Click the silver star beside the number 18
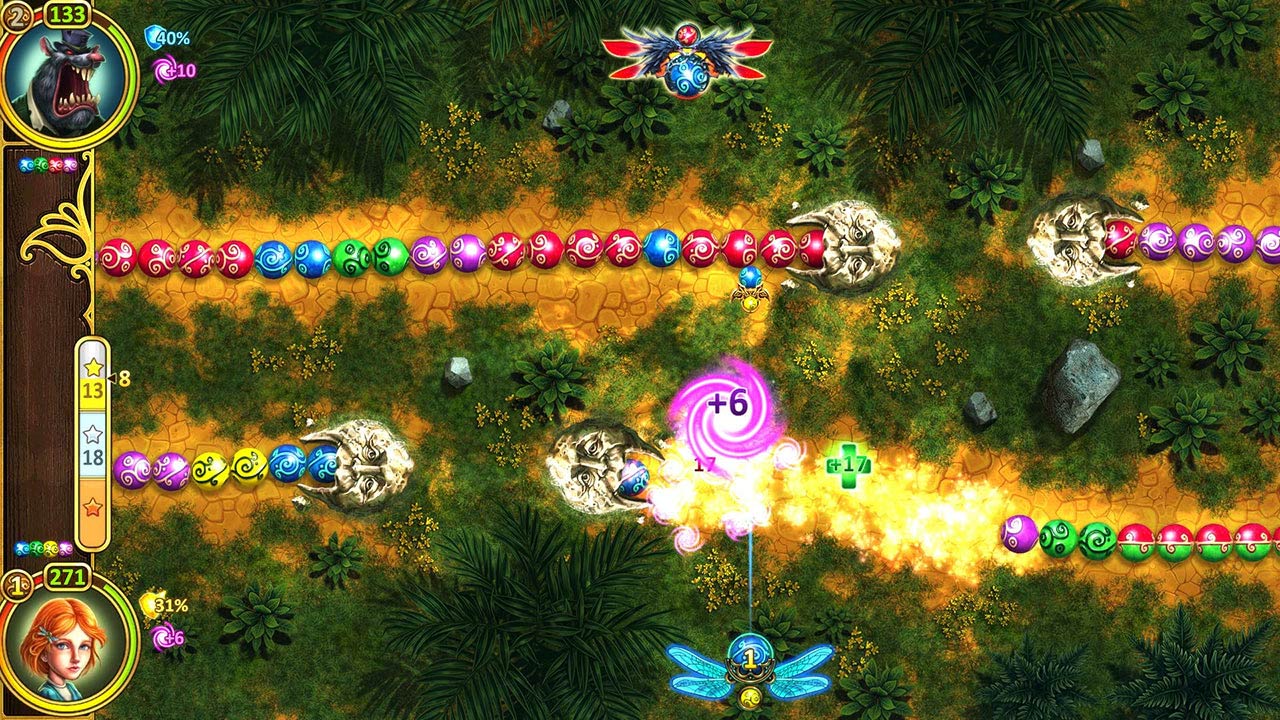This screenshot has width=1280, height=720. pos(91,432)
